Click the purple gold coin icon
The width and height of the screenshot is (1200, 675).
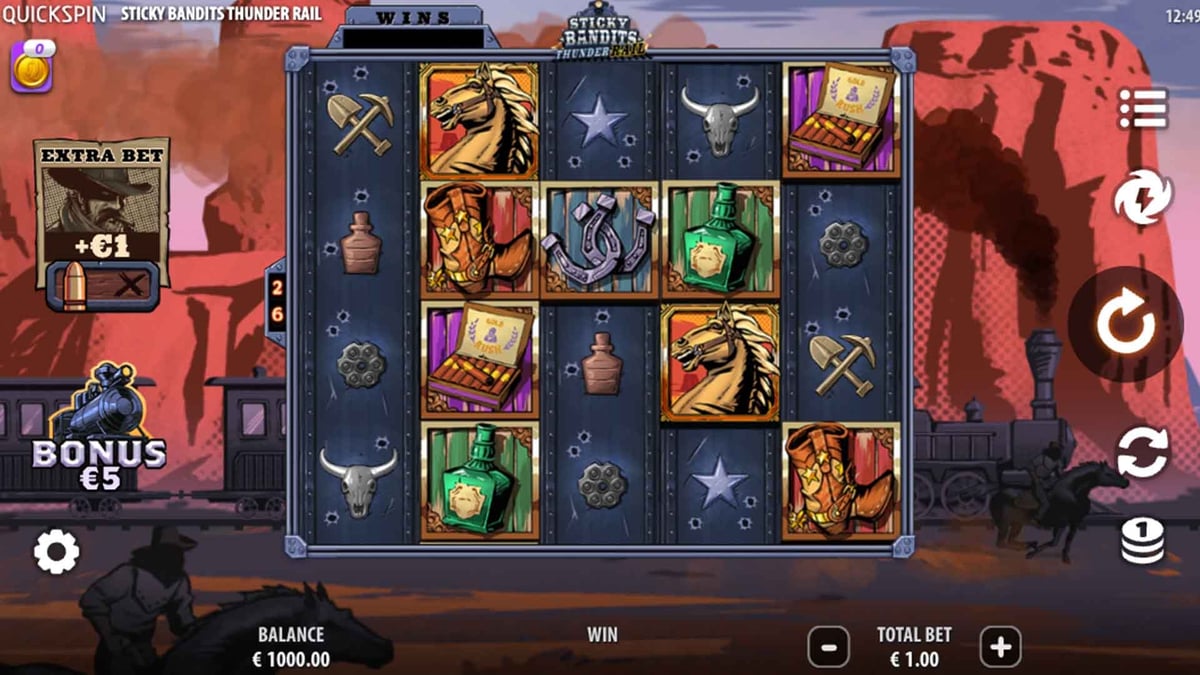31,70
